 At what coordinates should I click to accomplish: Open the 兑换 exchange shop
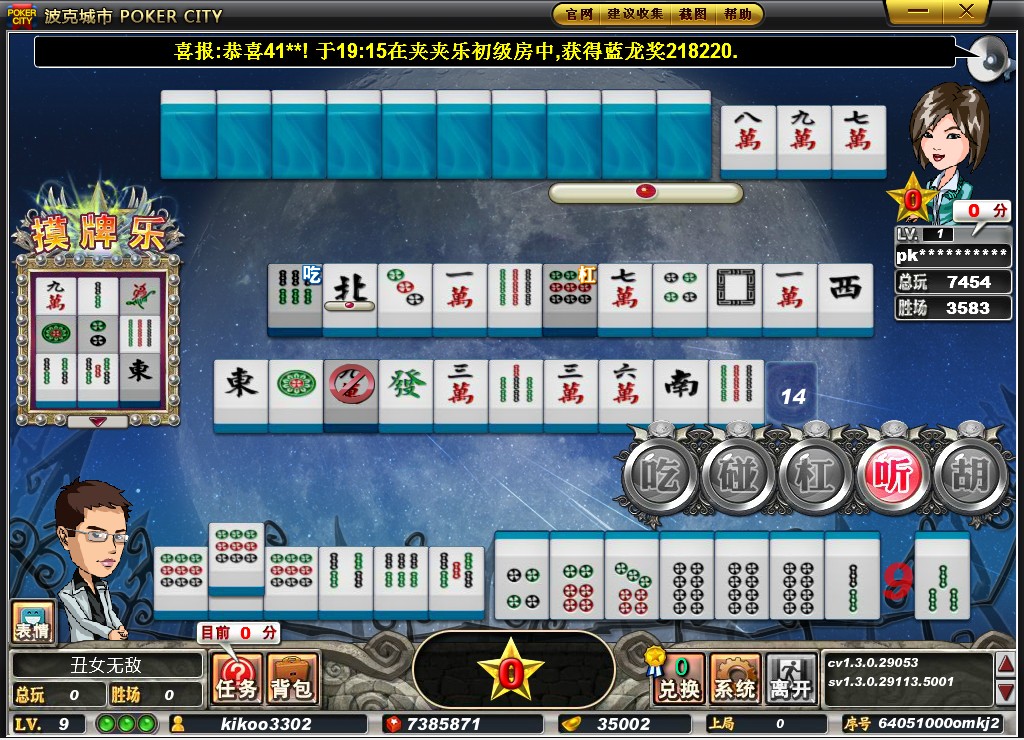click(x=680, y=679)
